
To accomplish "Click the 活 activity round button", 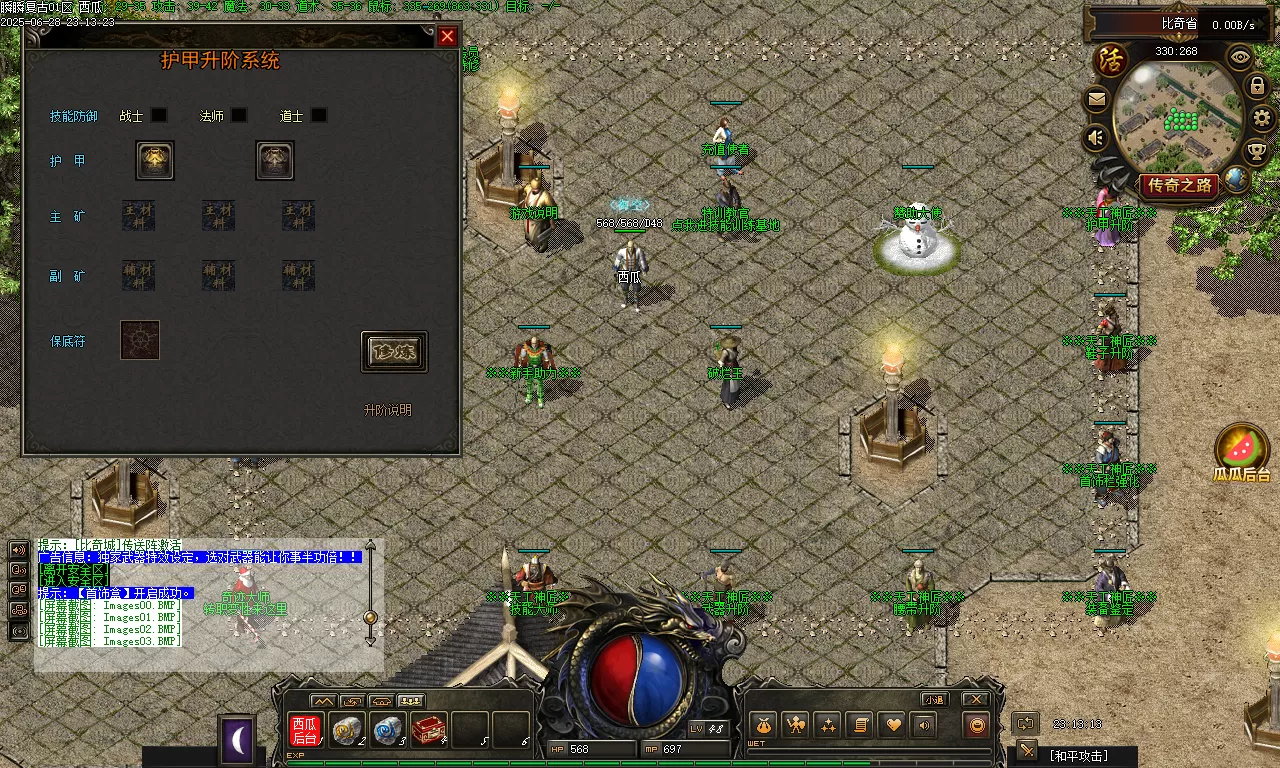I will click(x=1109, y=59).
